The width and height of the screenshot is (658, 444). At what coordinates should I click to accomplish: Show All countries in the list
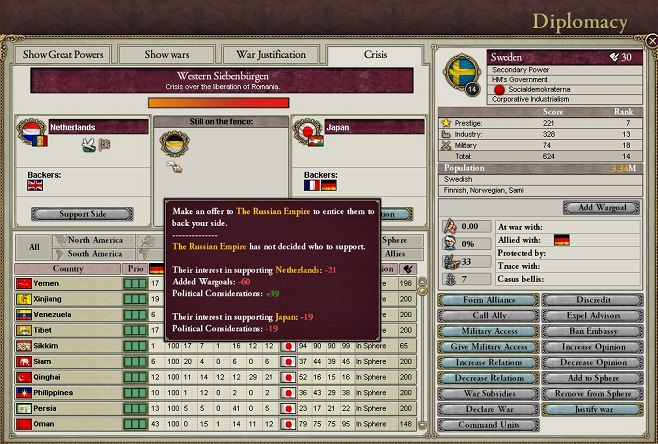pos(33,246)
